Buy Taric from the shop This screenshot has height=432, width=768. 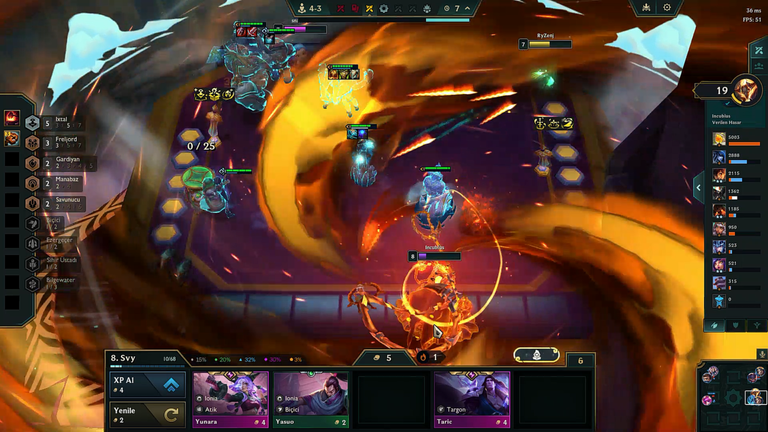[x=472, y=399]
